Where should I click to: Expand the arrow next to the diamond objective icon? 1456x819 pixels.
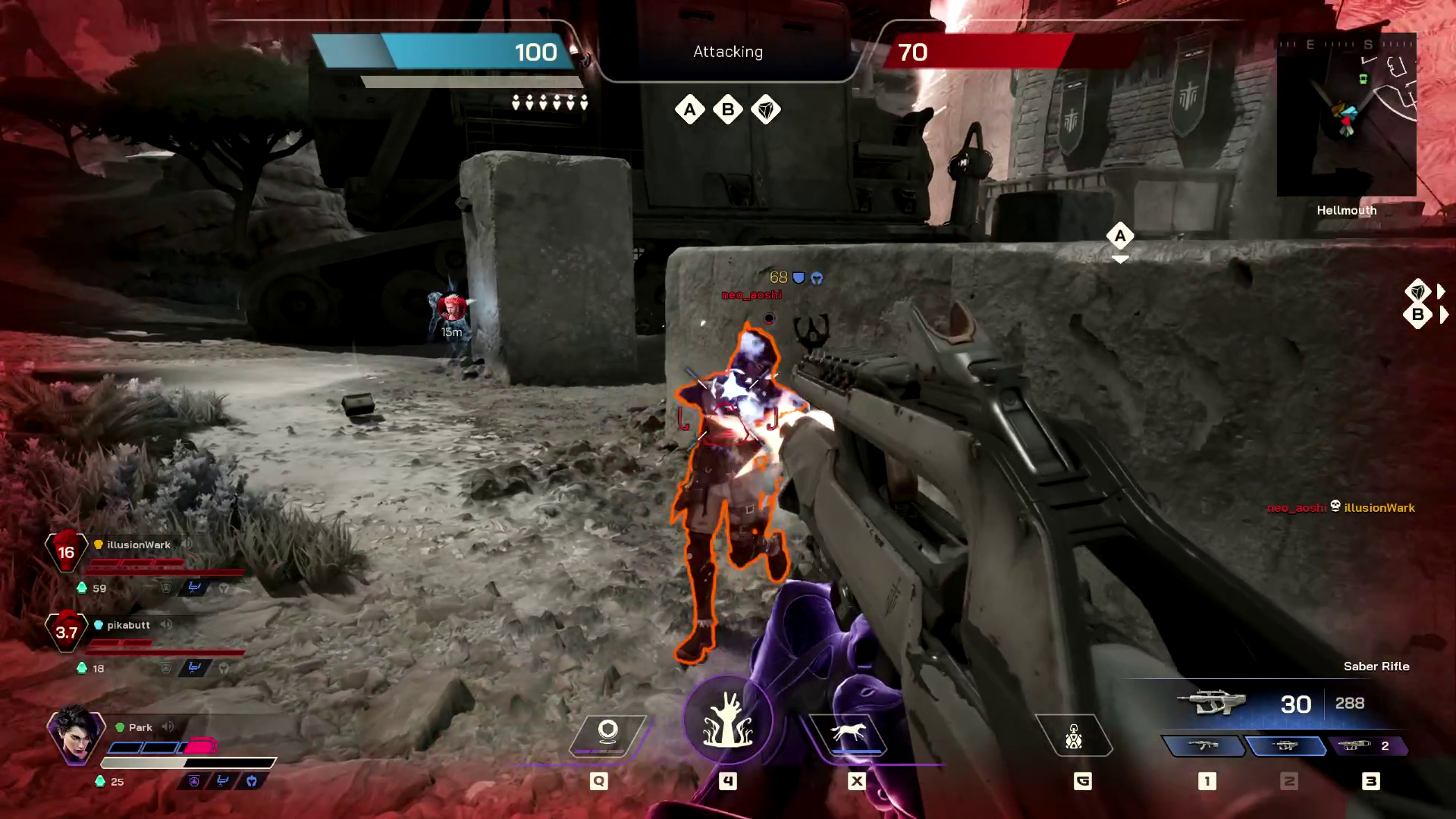1439,290
